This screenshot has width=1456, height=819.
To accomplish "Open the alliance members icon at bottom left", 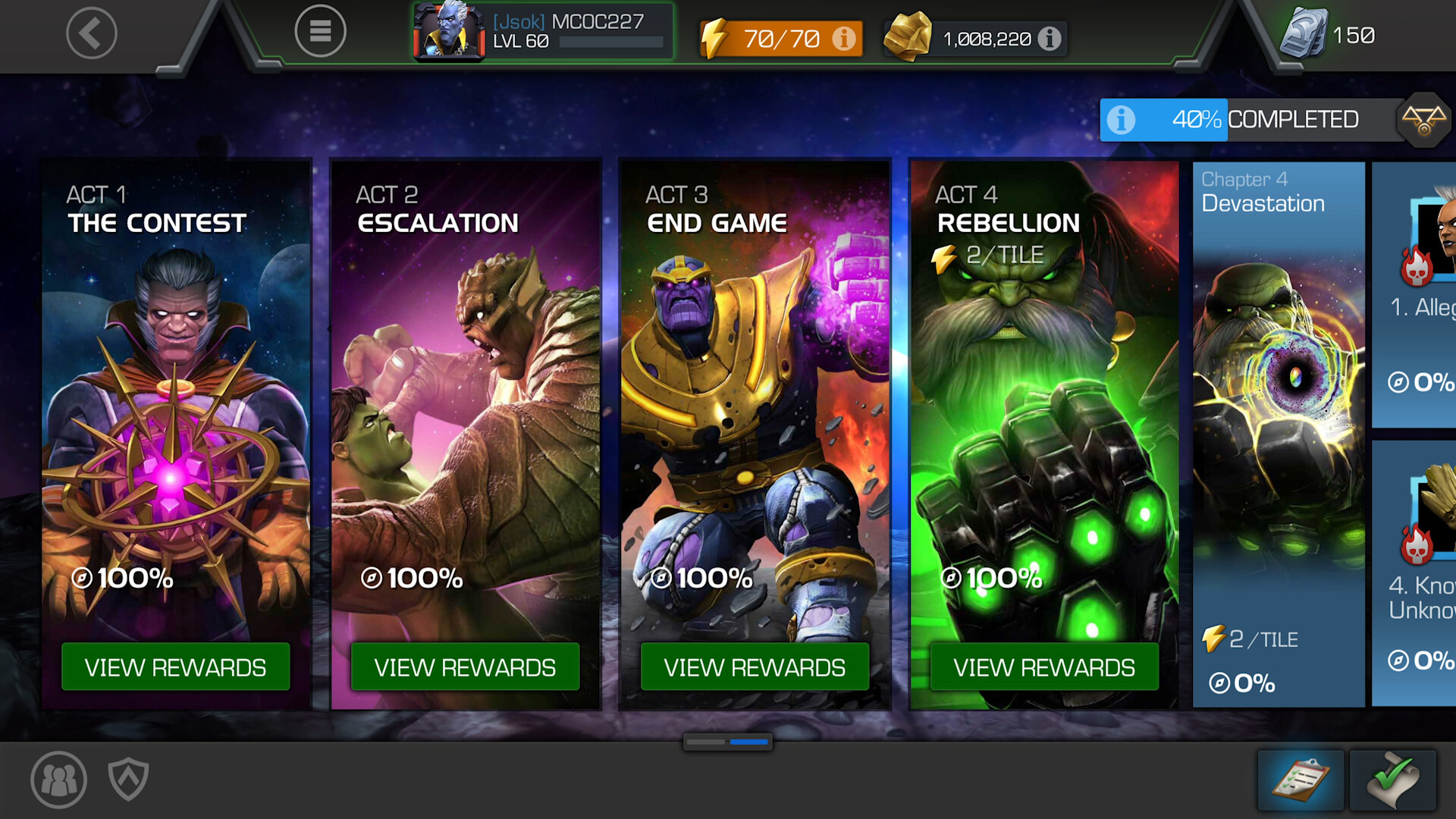I will pos(57,779).
